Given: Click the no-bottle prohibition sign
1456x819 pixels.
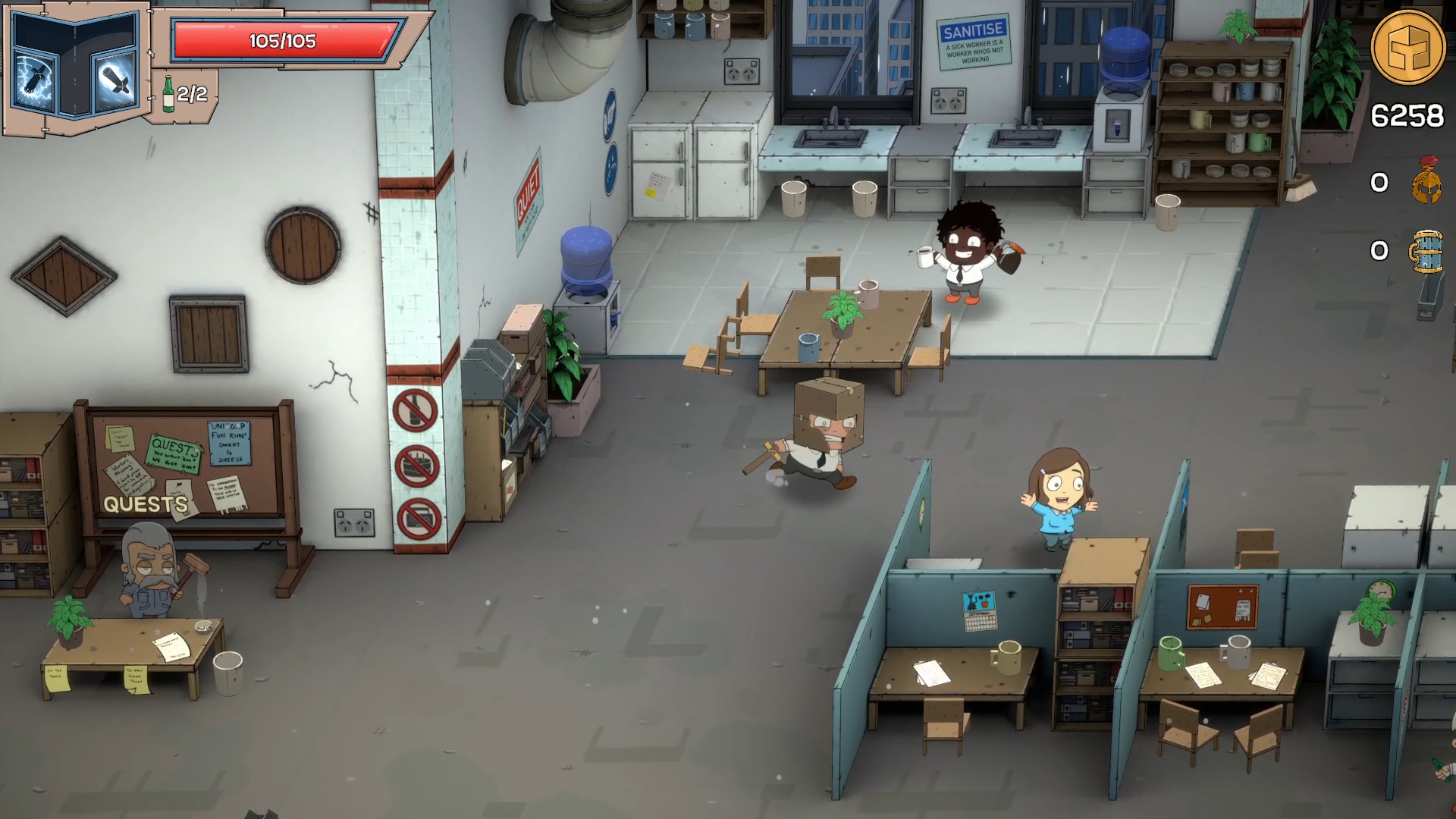Looking at the screenshot, I should pos(414,409).
